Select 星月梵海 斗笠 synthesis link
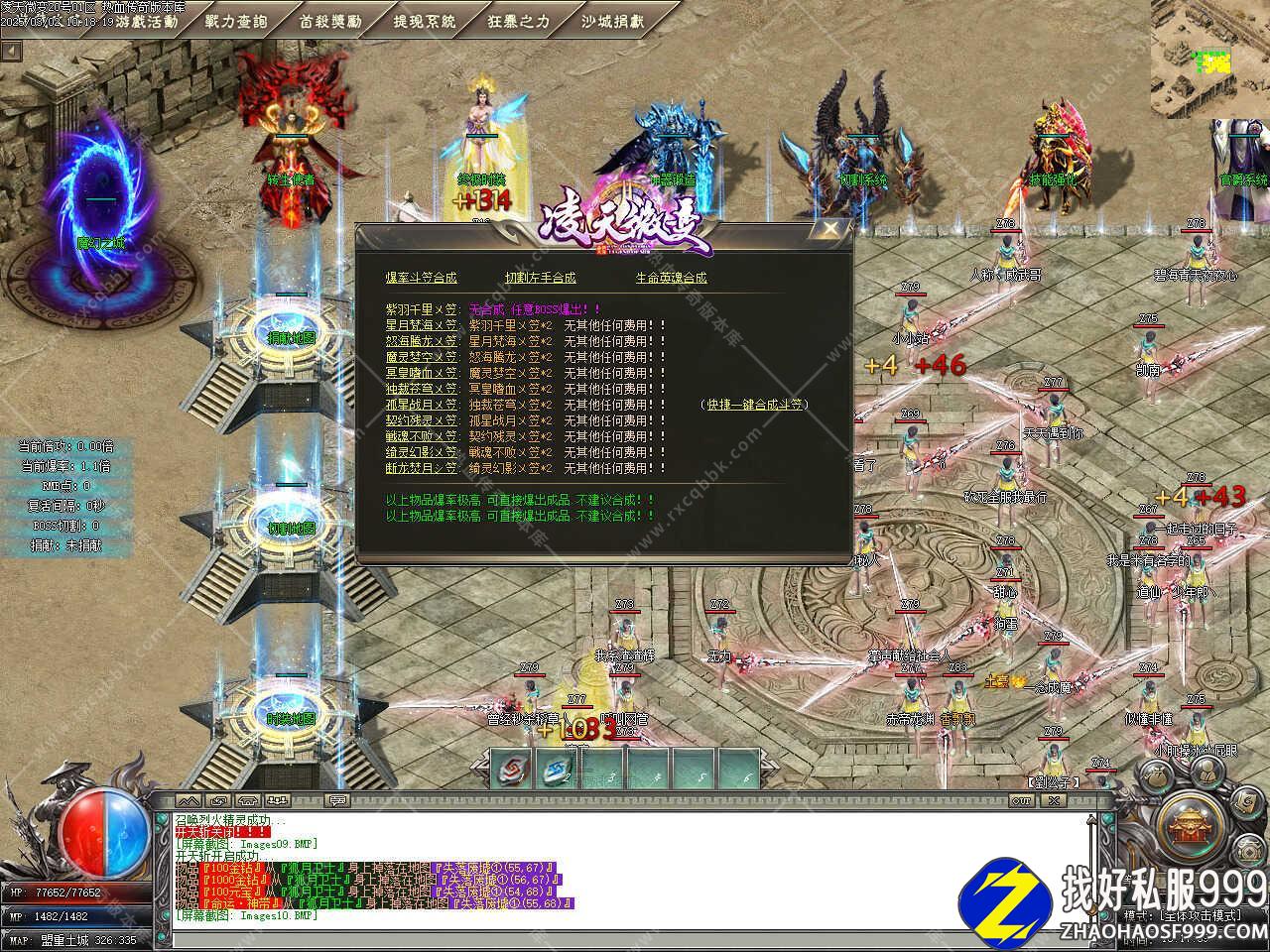 (422, 325)
